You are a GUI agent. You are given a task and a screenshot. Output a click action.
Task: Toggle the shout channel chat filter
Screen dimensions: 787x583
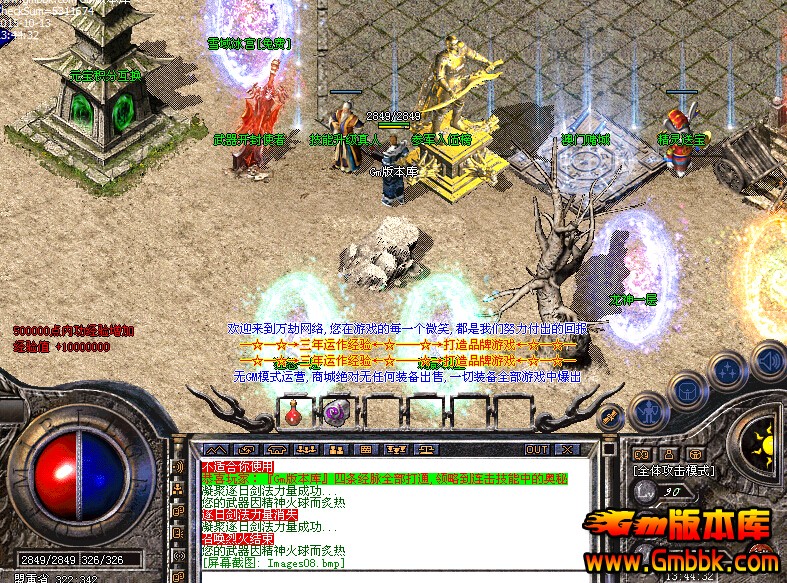pyautogui.click(x=178, y=467)
